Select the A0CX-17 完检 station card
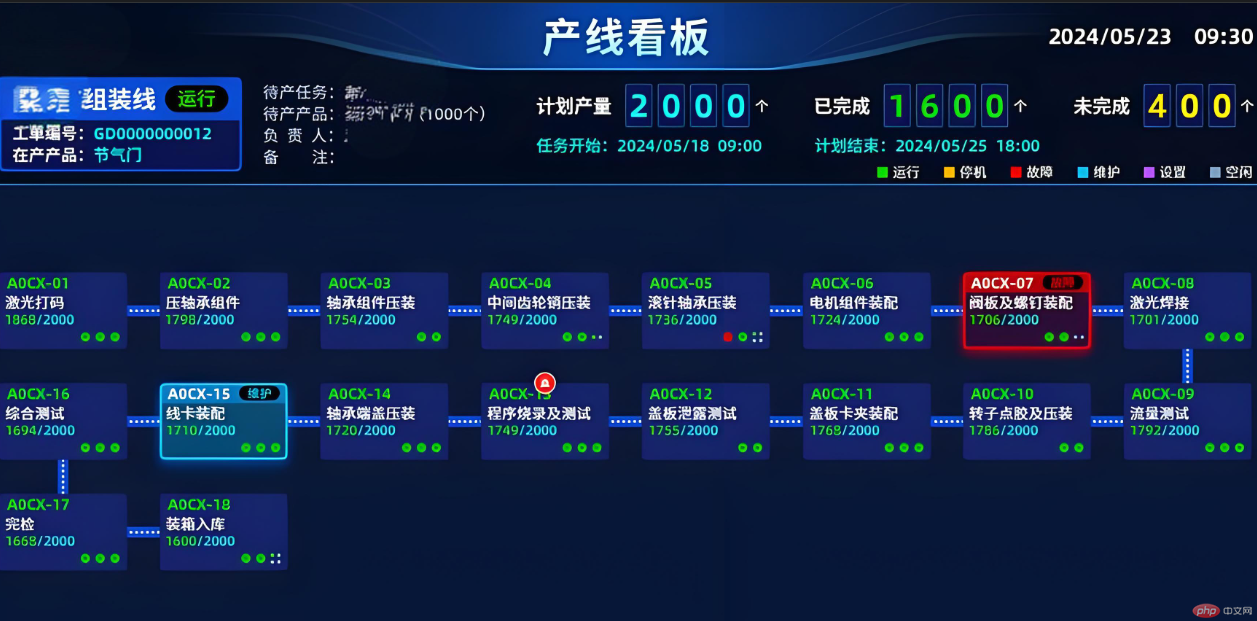The image size is (1257, 621). coord(63,532)
